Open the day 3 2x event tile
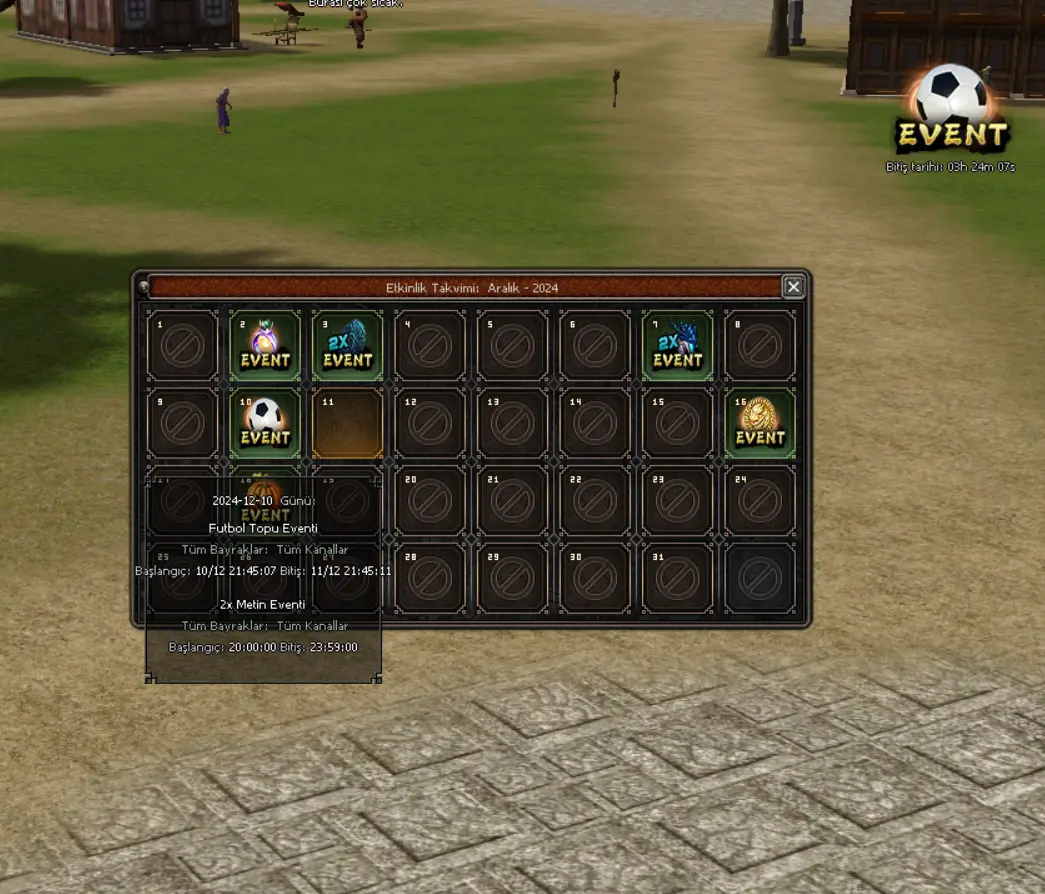1045x894 pixels. pos(347,346)
